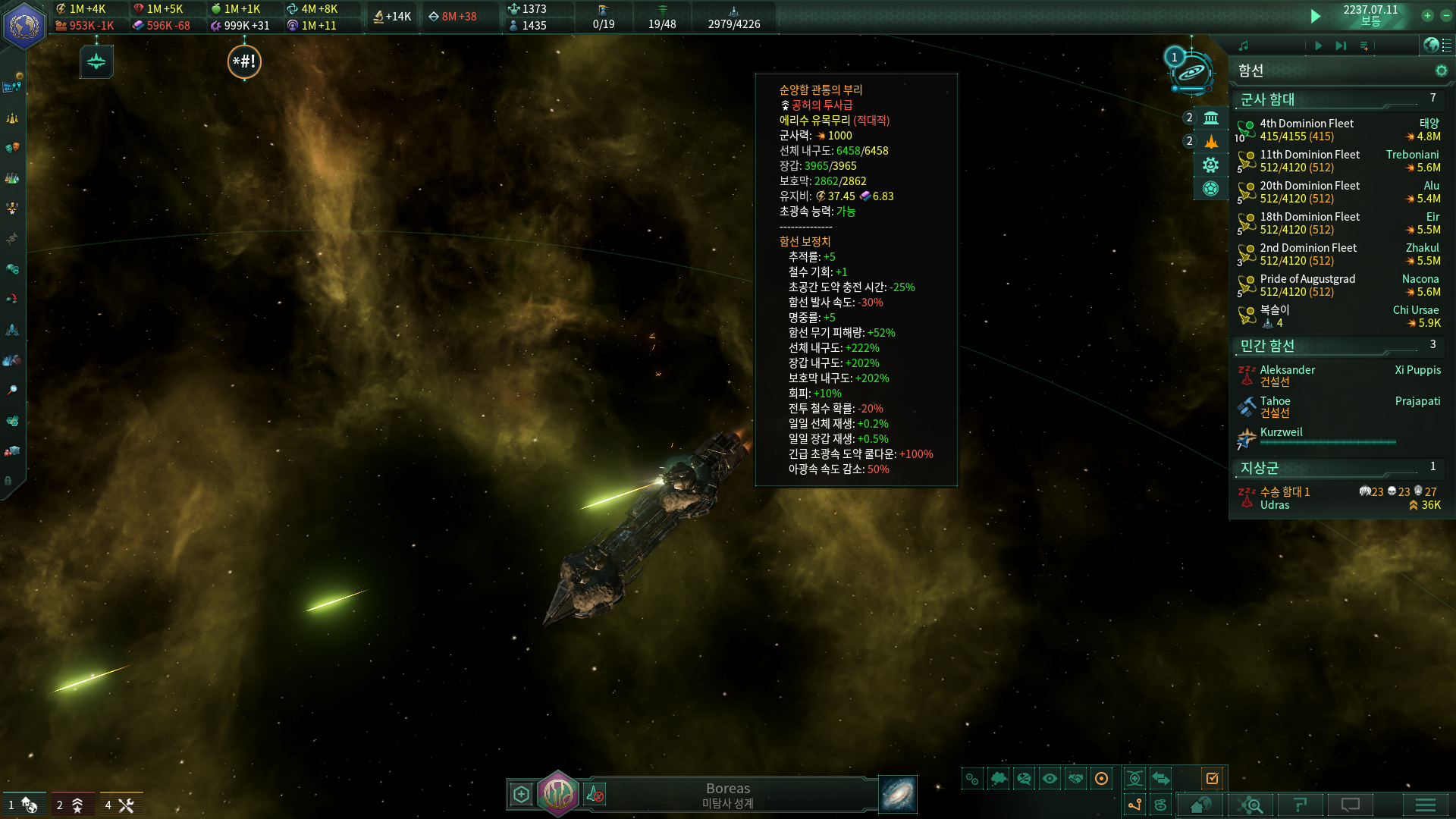Select control group 4 wrench tab

121,805
